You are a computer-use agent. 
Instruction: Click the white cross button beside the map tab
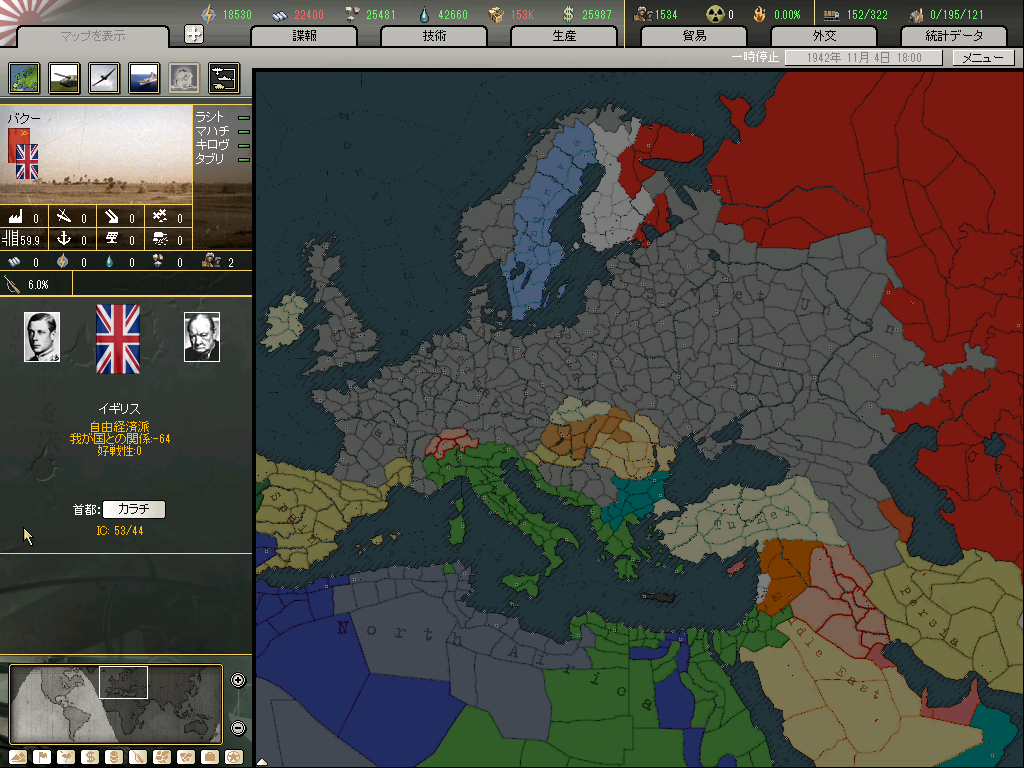click(x=194, y=34)
